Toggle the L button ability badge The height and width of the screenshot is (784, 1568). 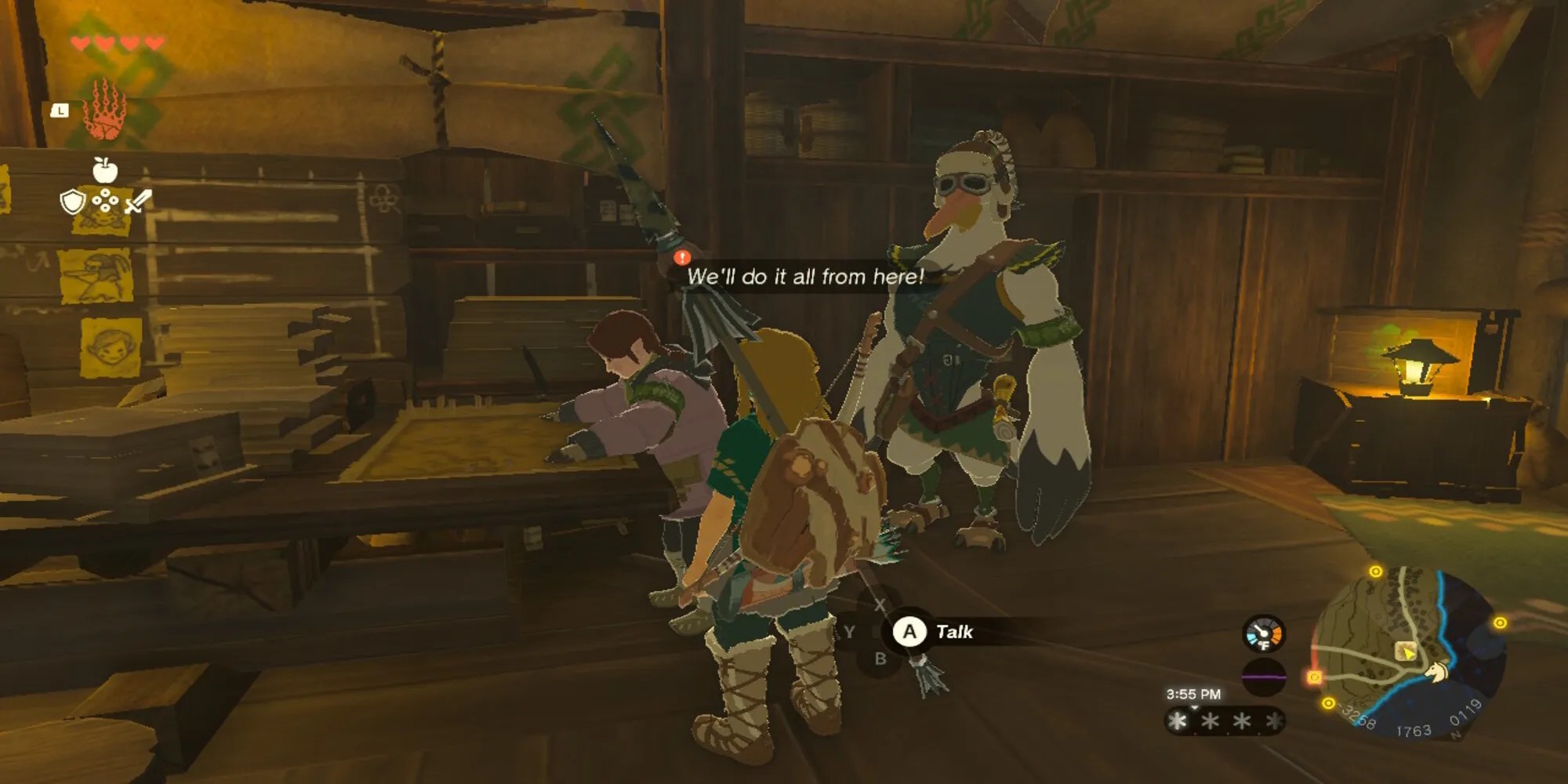click(x=60, y=111)
